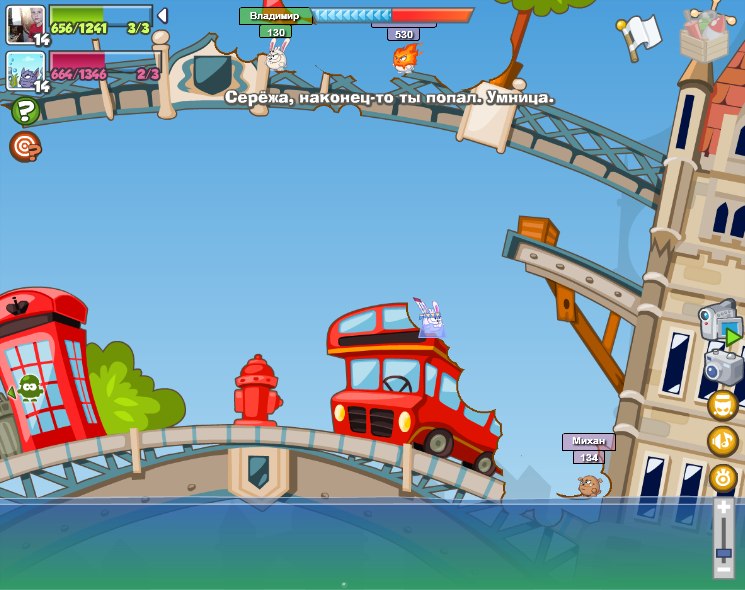Image resolution: width=745 pixels, height=590 pixels.
Task: Click the orange target hint button
Action: (24, 146)
